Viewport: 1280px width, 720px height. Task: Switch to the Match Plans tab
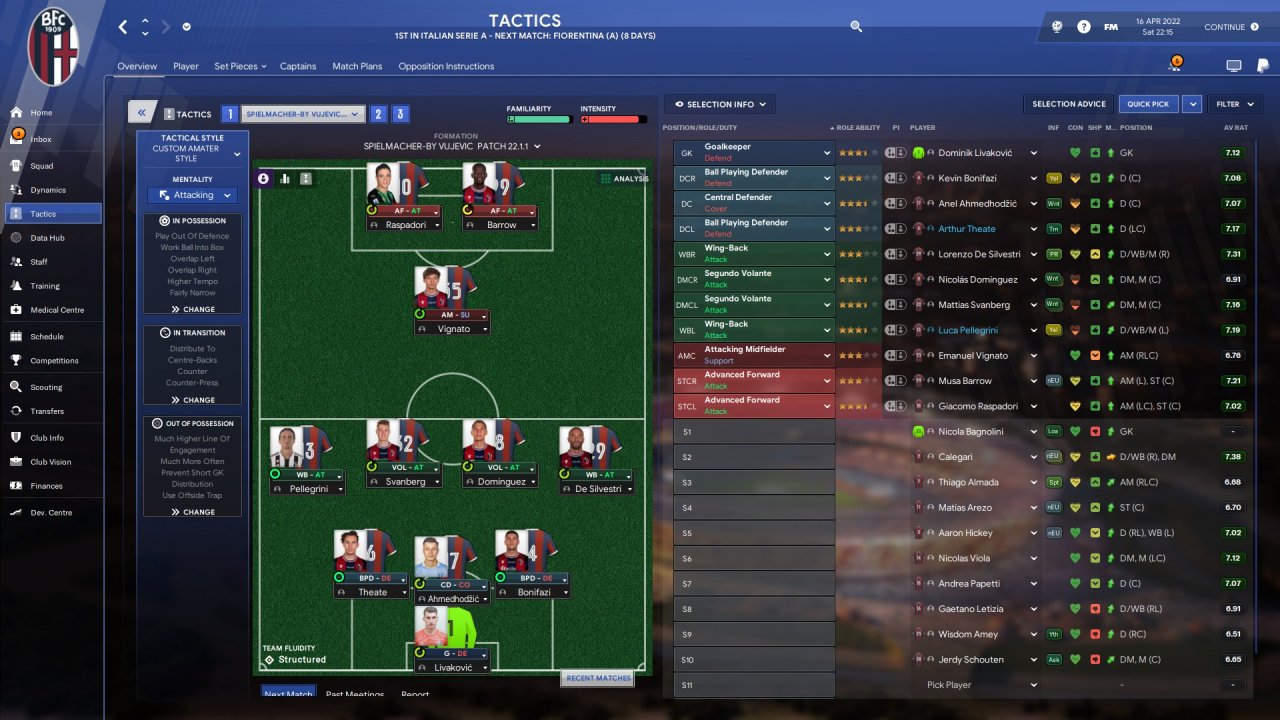click(x=357, y=66)
